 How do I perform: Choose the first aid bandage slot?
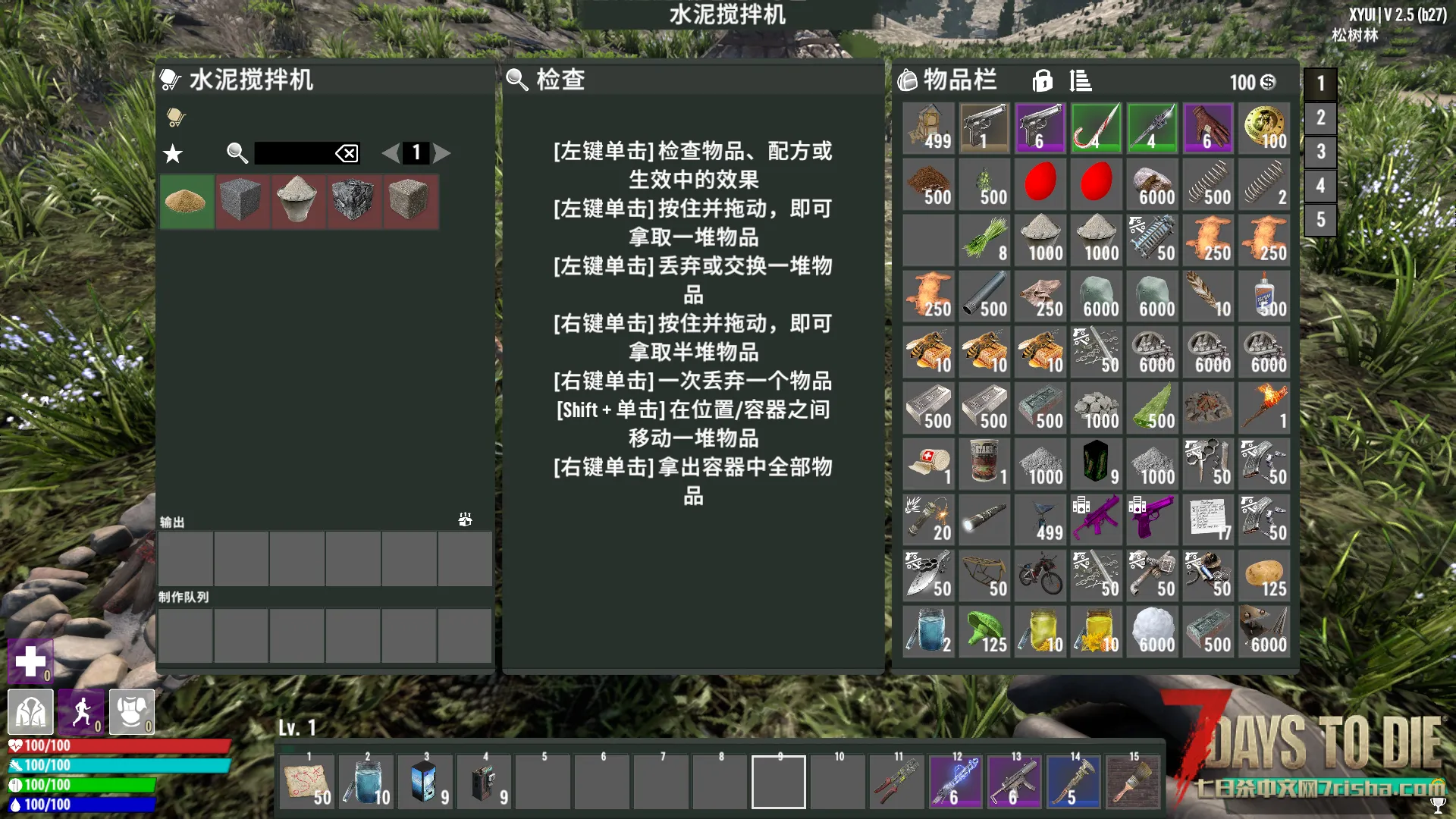(x=928, y=464)
